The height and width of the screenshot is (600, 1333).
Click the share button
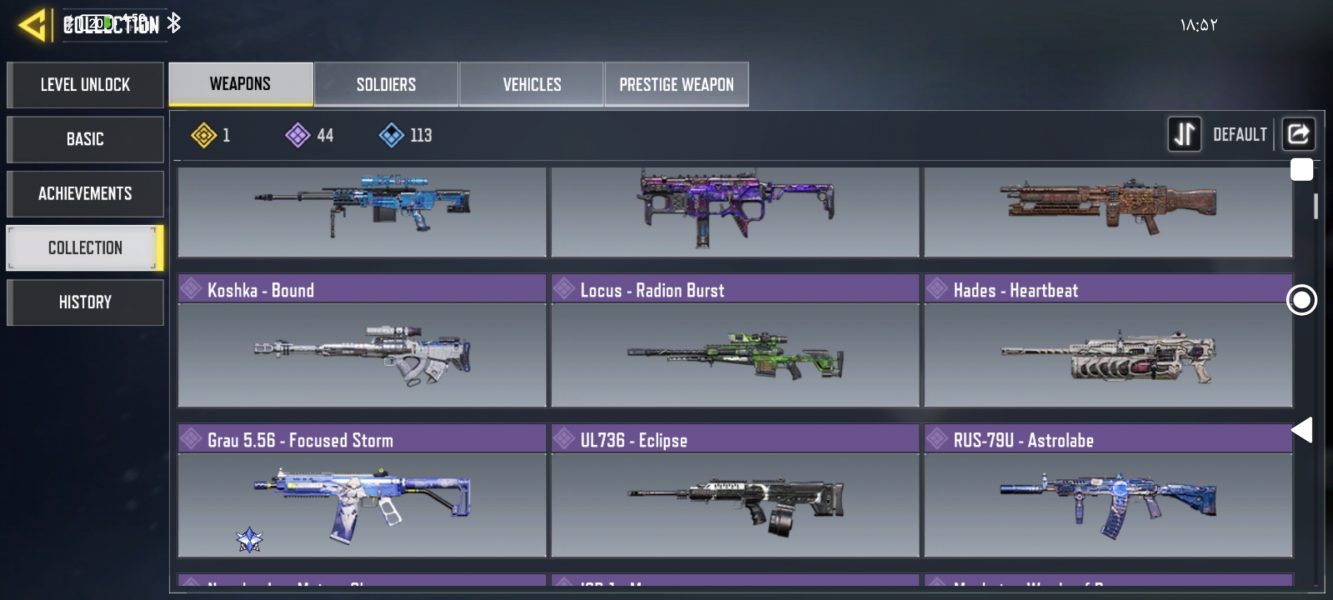coord(1298,134)
